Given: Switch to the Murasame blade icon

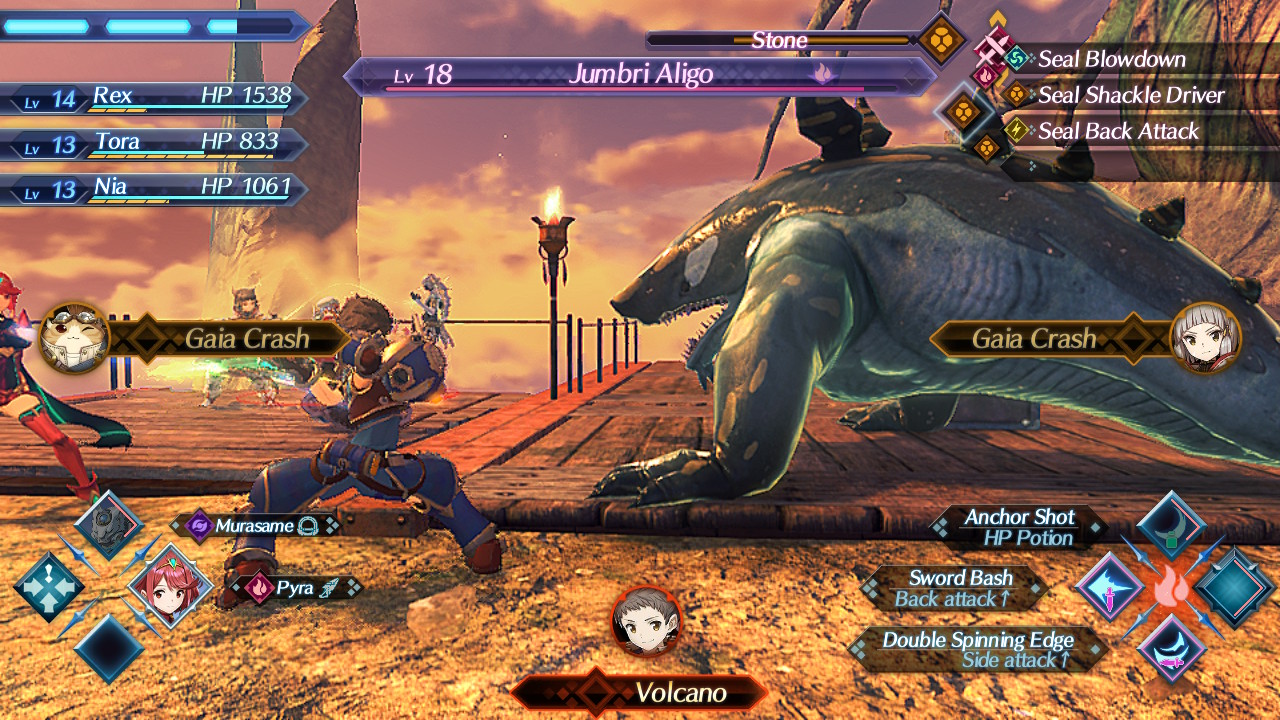Looking at the screenshot, I should pos(107,525).
